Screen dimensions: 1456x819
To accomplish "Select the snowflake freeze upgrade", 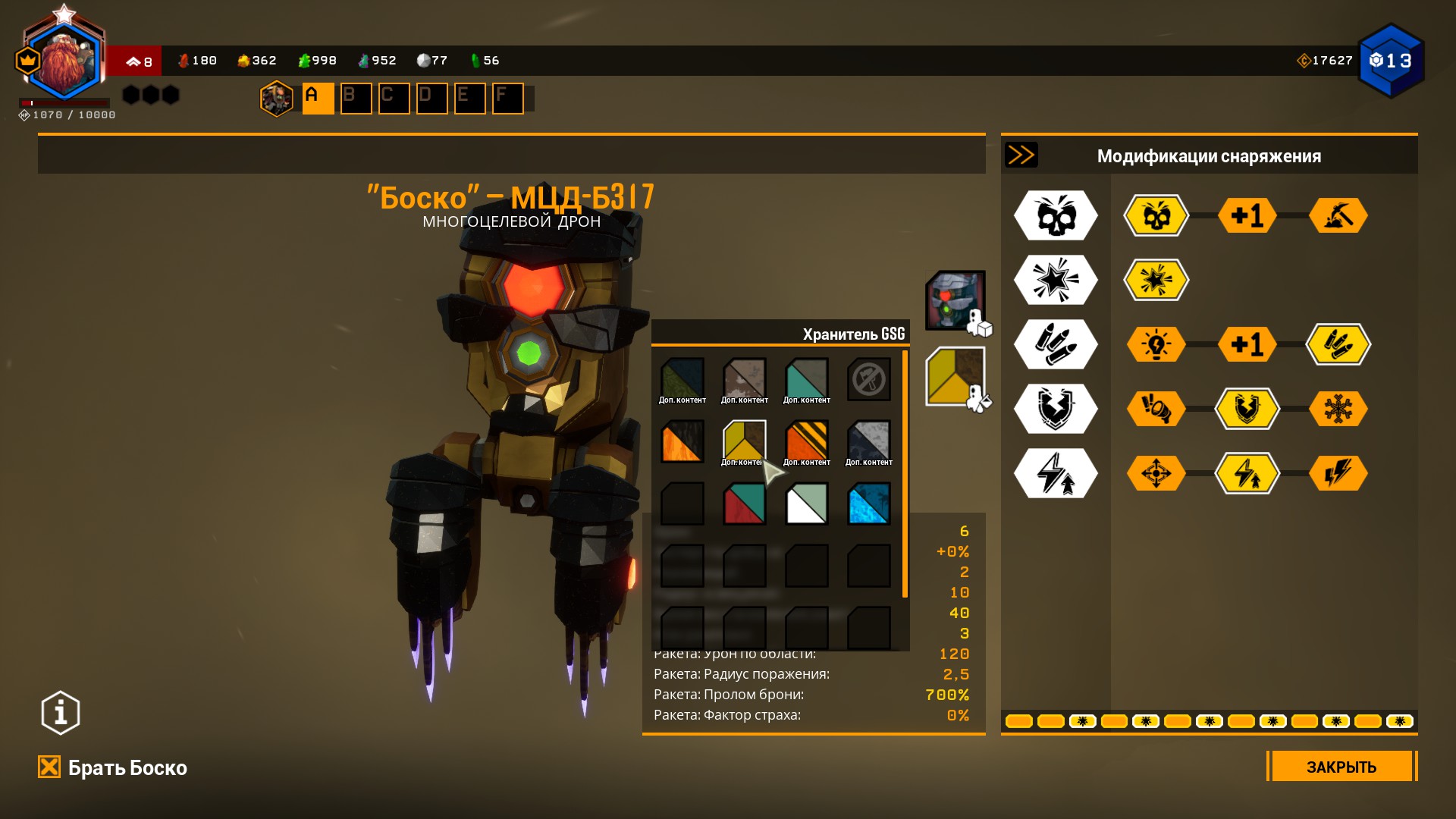I will [1338, 409].
